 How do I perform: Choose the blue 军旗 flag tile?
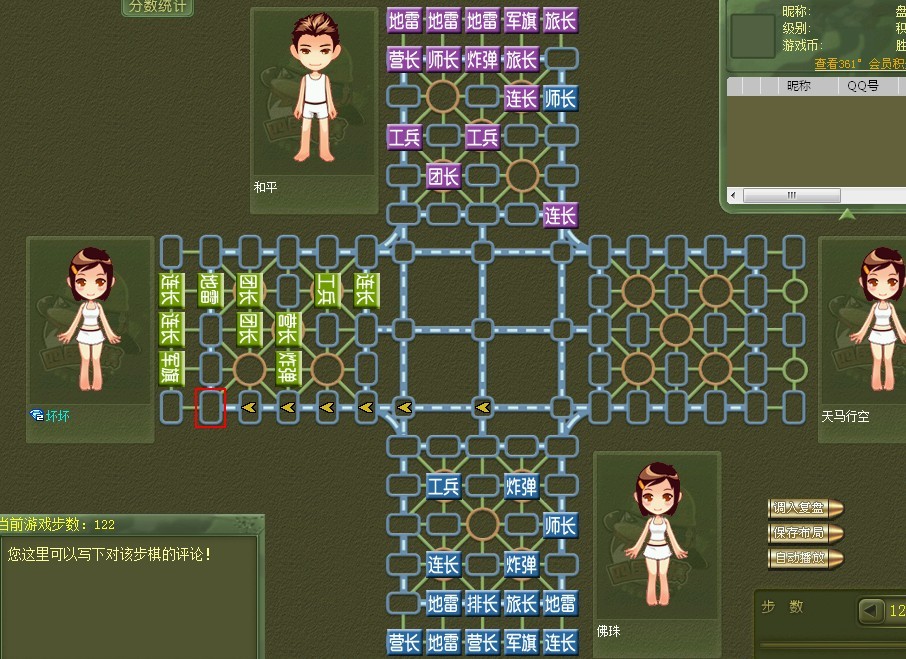521,642
